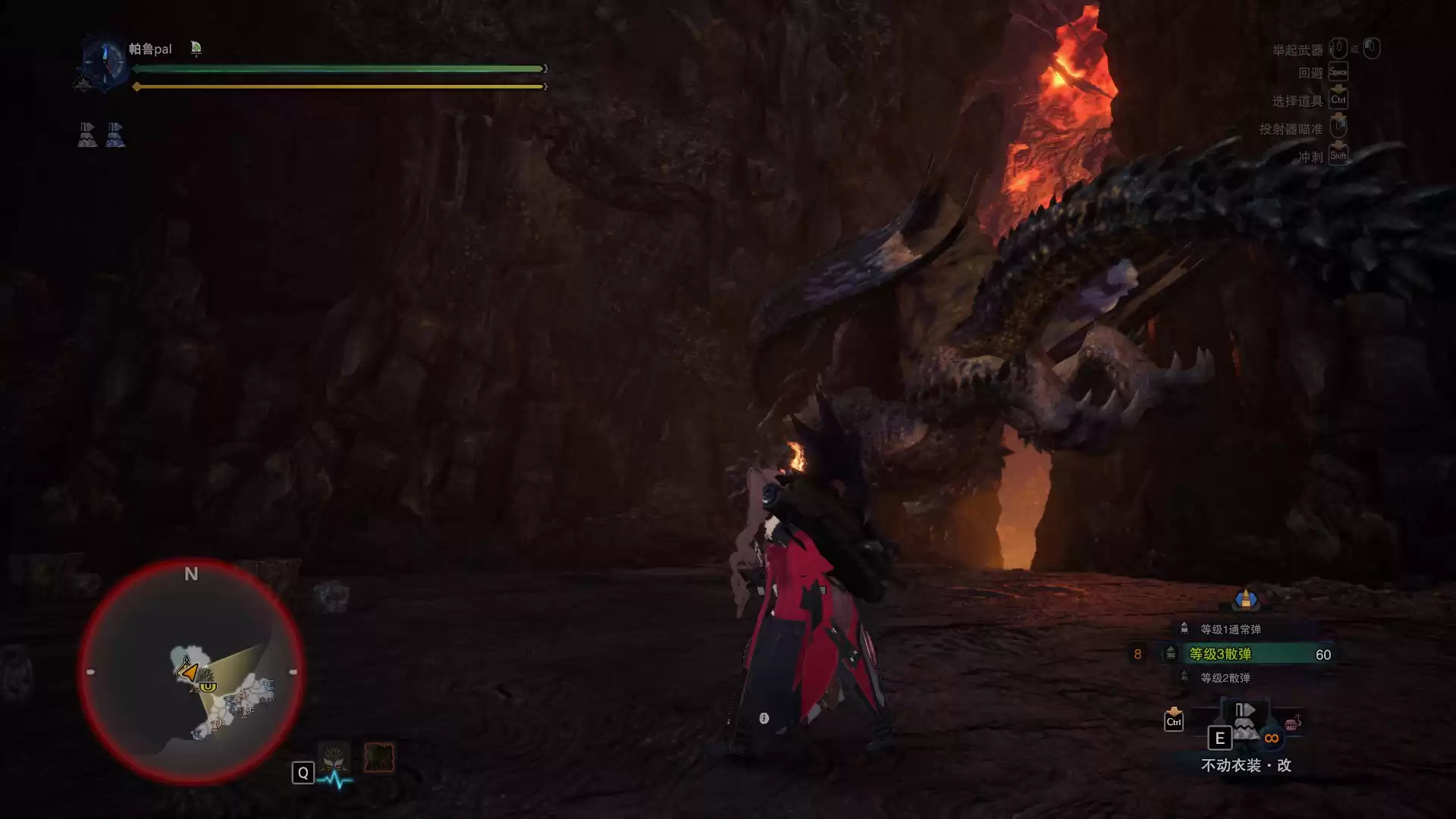Click the day-night clock dial by player name
The image size is (1456, 819).
103,61
